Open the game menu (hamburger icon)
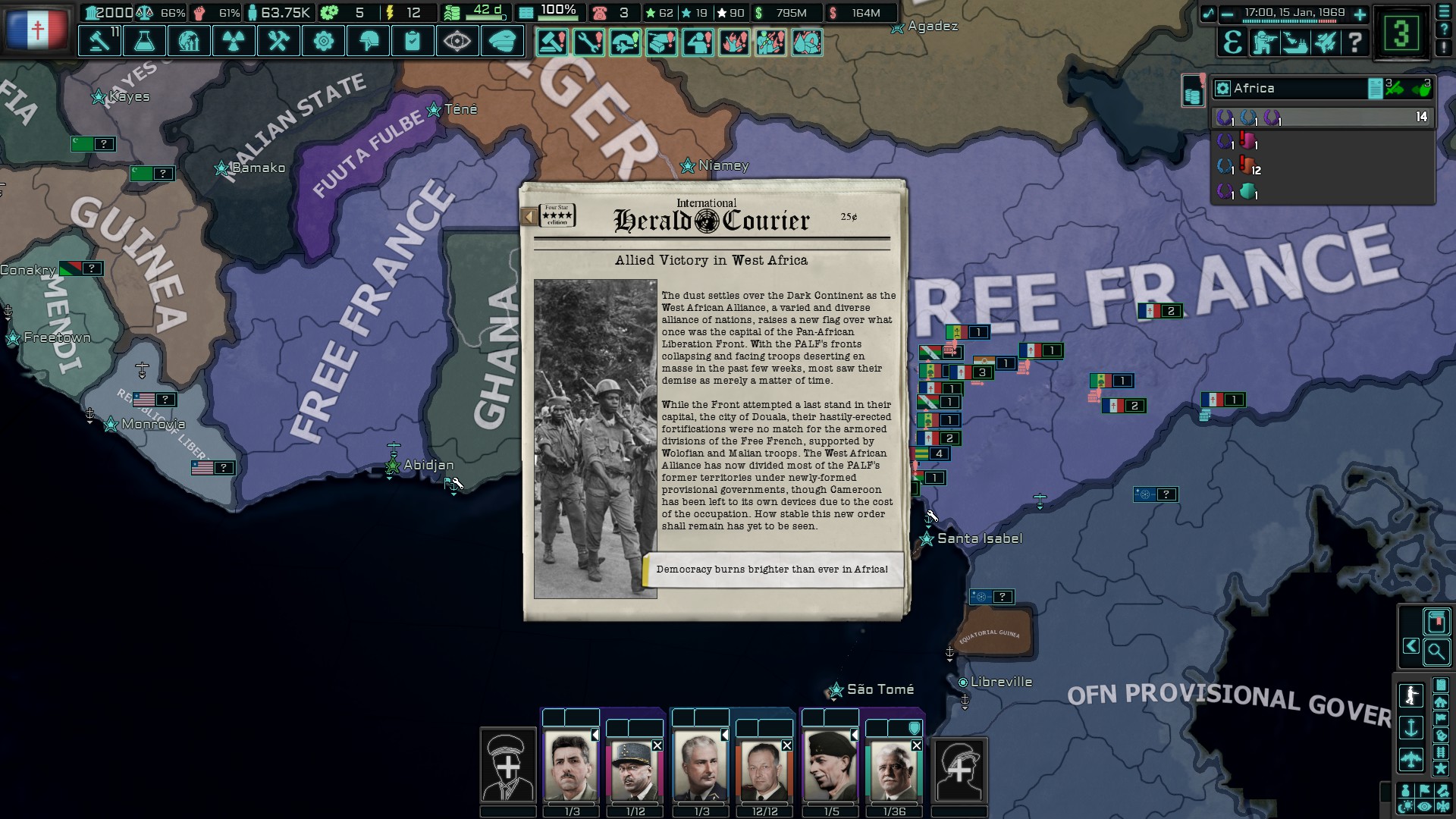Viewport: 1456px width, 819px height. point(1445,11)
